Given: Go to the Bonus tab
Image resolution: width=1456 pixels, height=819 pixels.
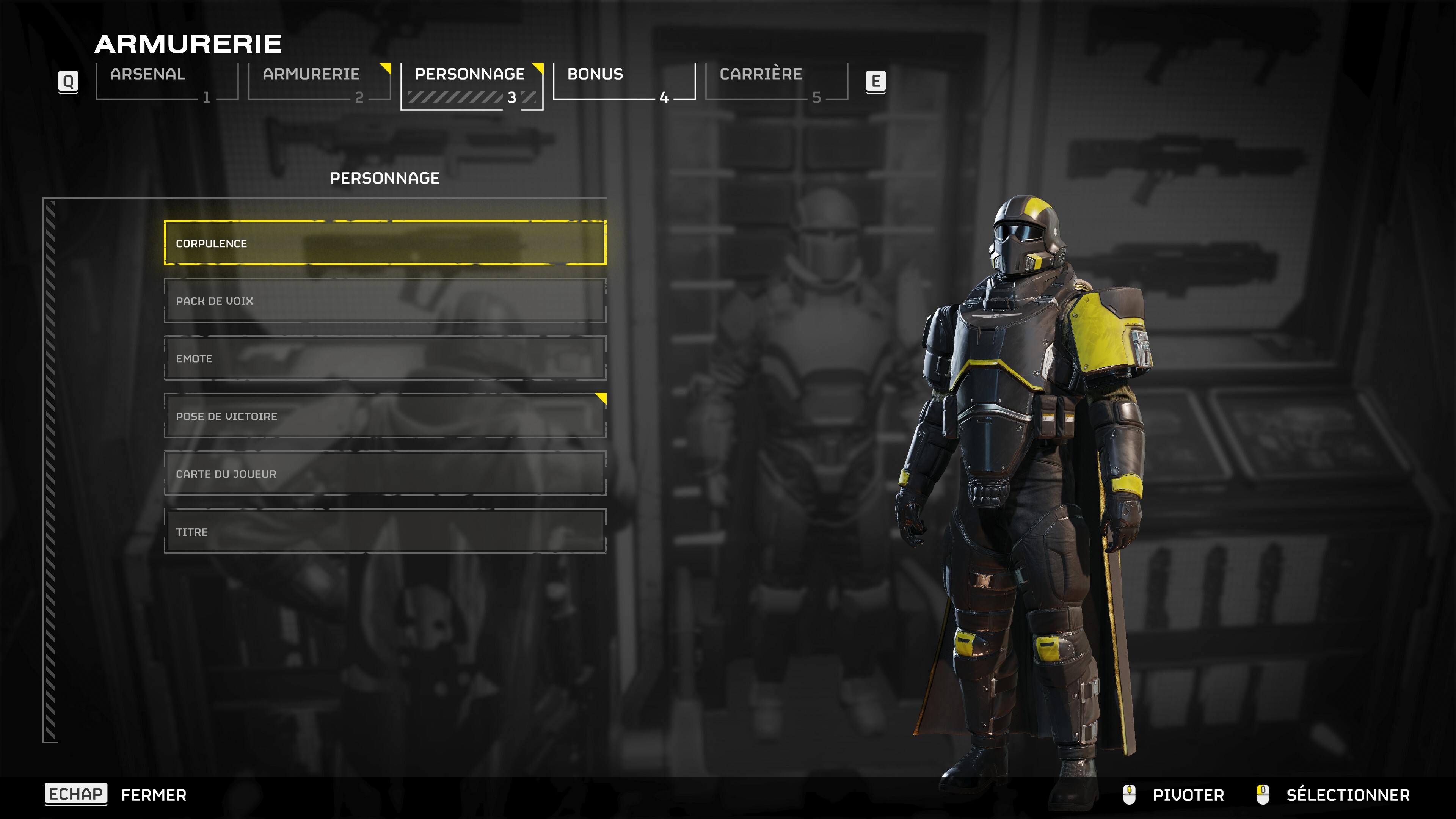Looking at the screenshot, I should pyautogui.click(x=624, y=82).
